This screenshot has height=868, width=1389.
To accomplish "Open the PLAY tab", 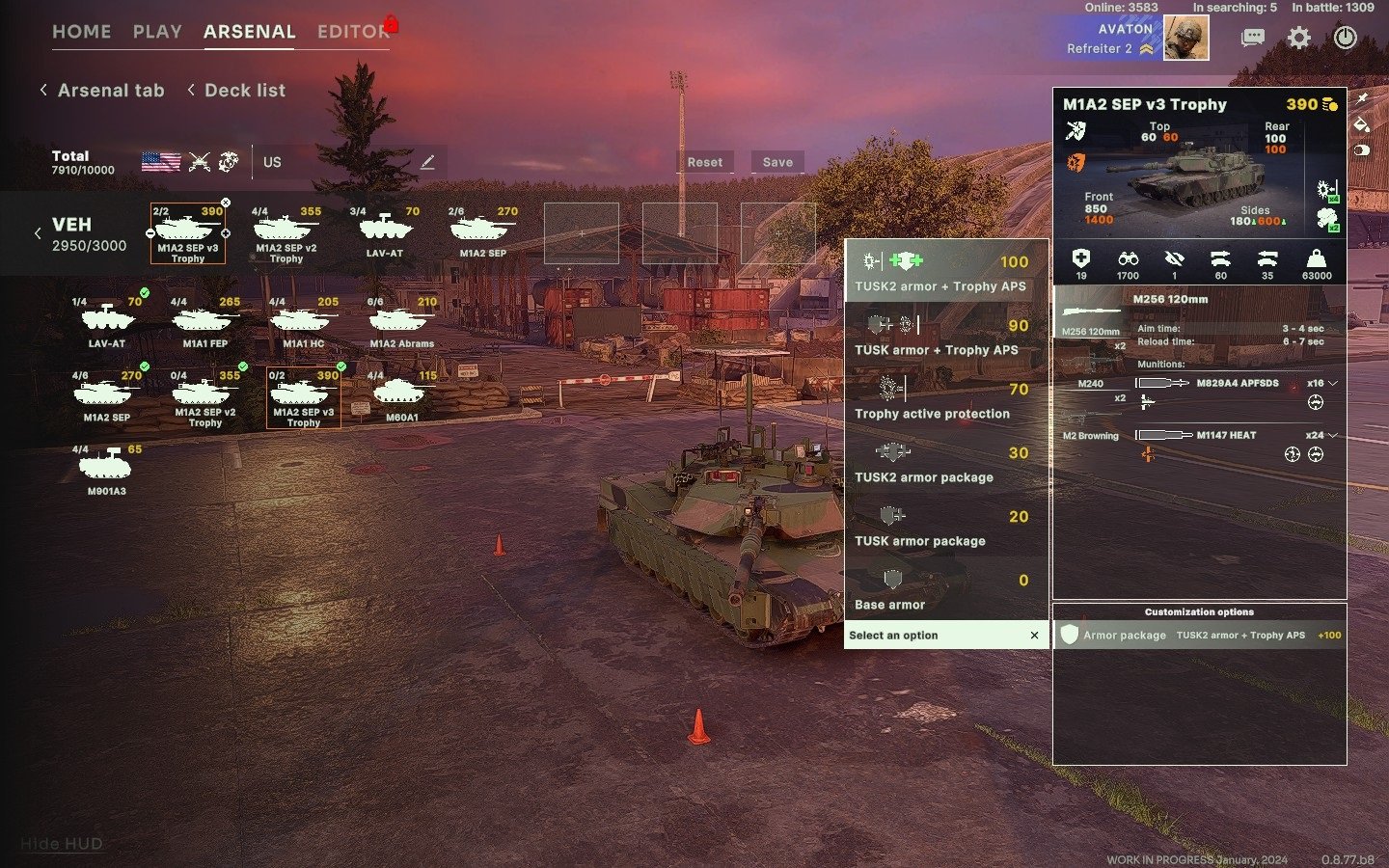I will [157, 32].
